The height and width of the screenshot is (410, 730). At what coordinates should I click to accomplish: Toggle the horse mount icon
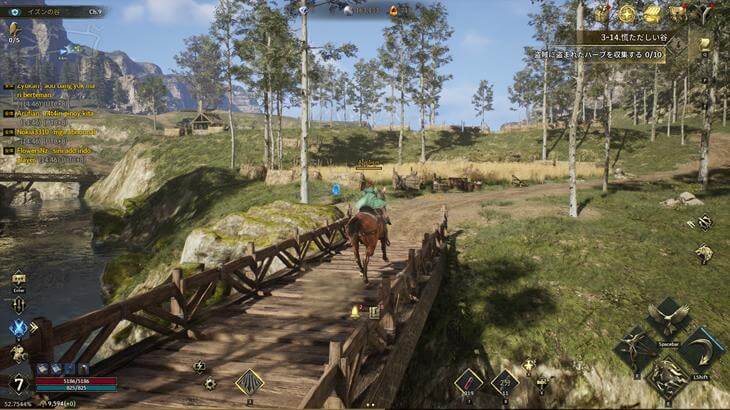pos(19,353)
